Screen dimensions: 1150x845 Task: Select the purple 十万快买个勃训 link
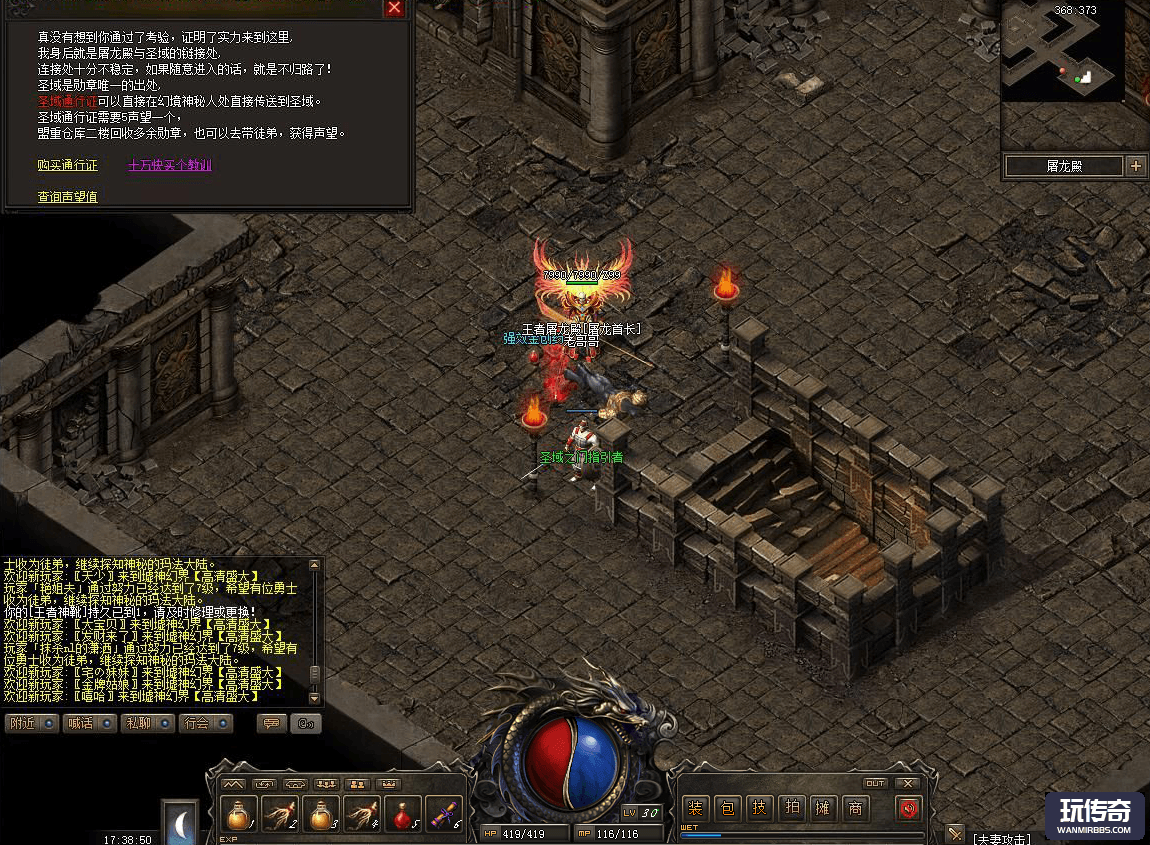tap(170, 165)
